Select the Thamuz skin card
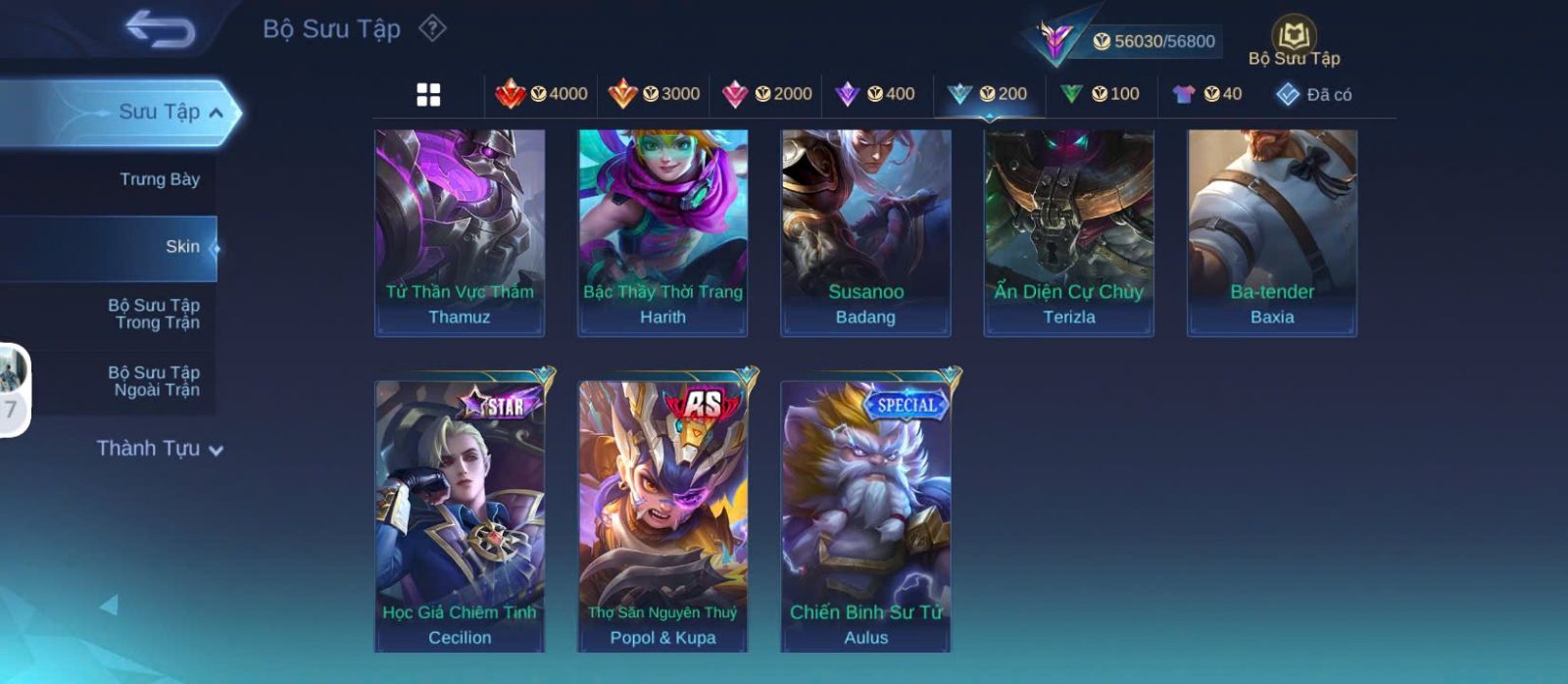The height and width of the screenshot is (684, 1568). point(460,233)
